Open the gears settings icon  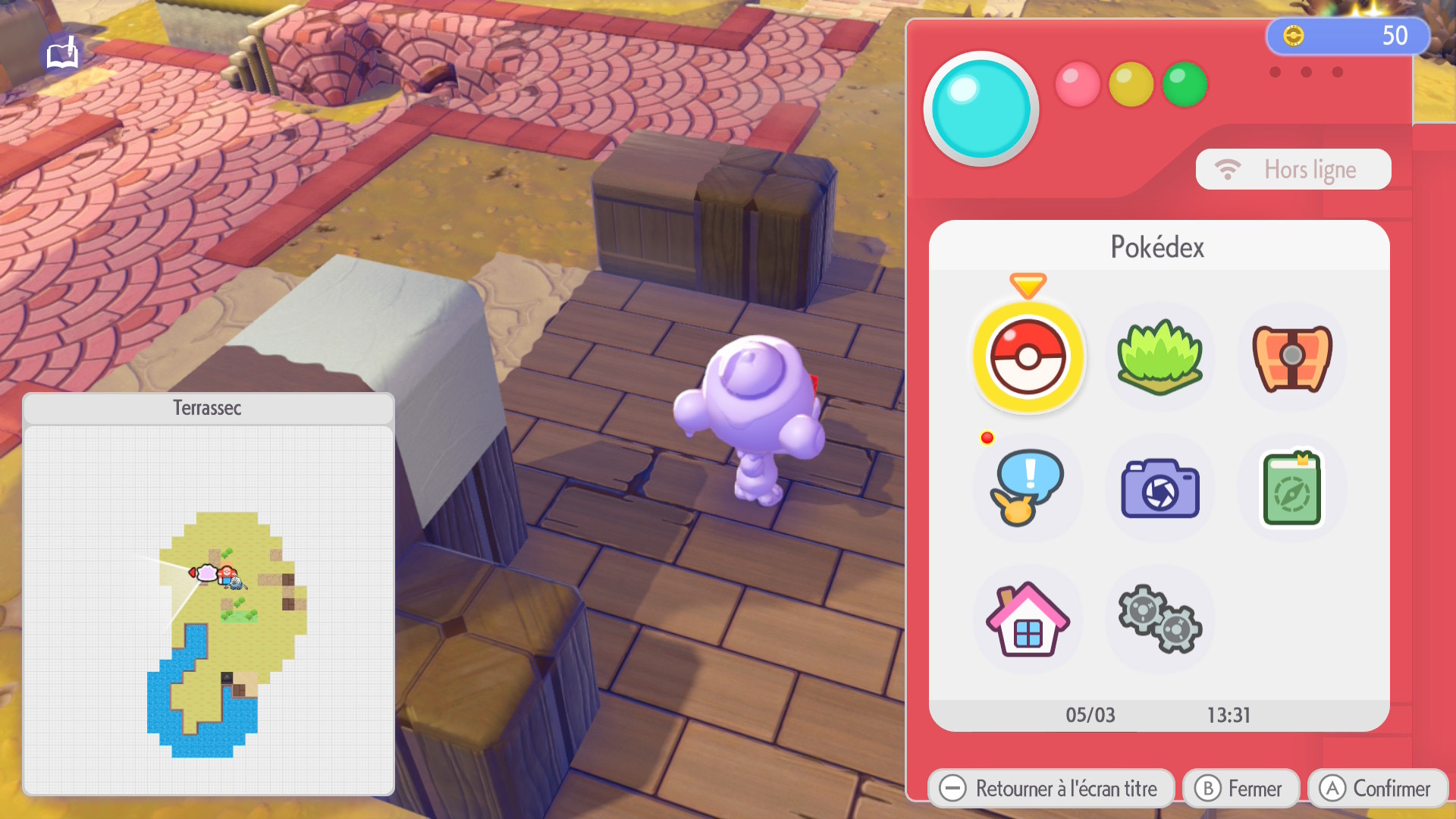(1159, 620)
